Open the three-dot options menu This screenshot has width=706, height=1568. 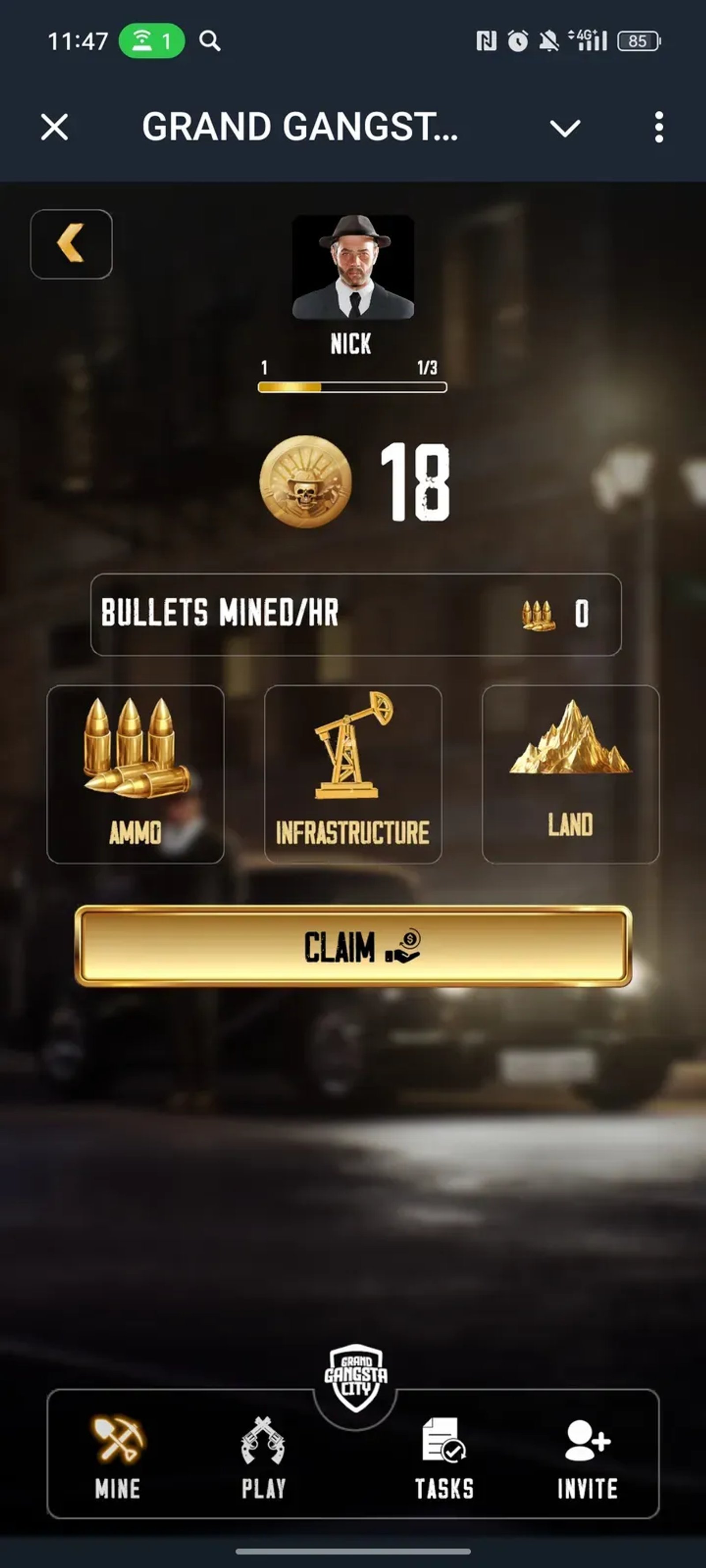click(x=658, y=127)
